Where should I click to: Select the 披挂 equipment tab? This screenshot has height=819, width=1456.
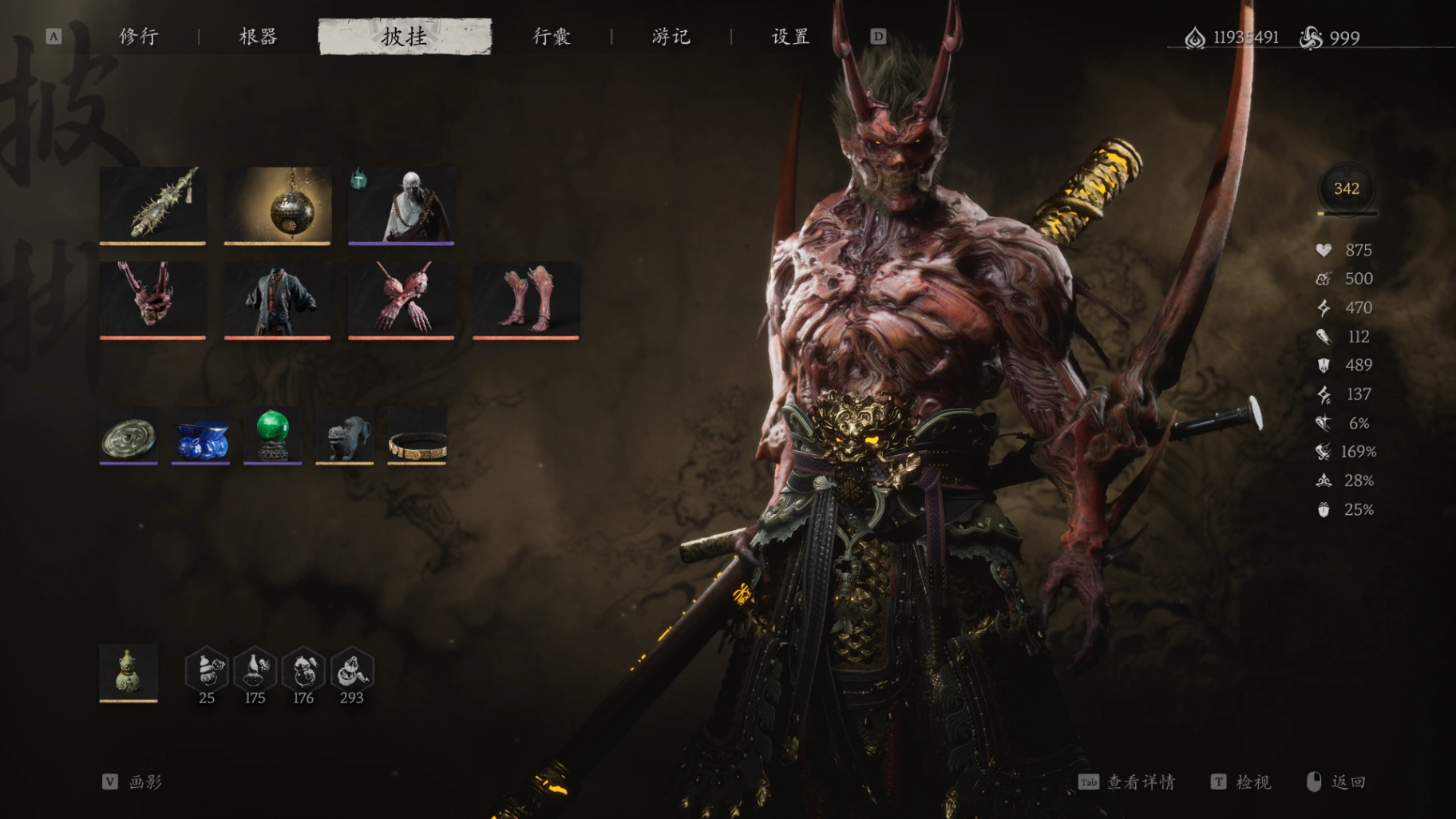pyautogui.click(x=405, y=37)
